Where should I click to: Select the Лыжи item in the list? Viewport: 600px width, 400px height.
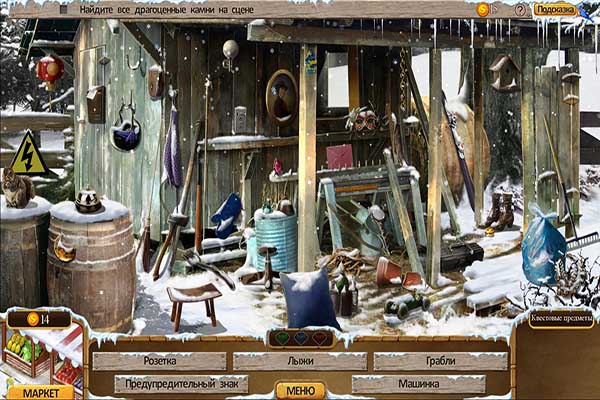[x=299, y=361]
